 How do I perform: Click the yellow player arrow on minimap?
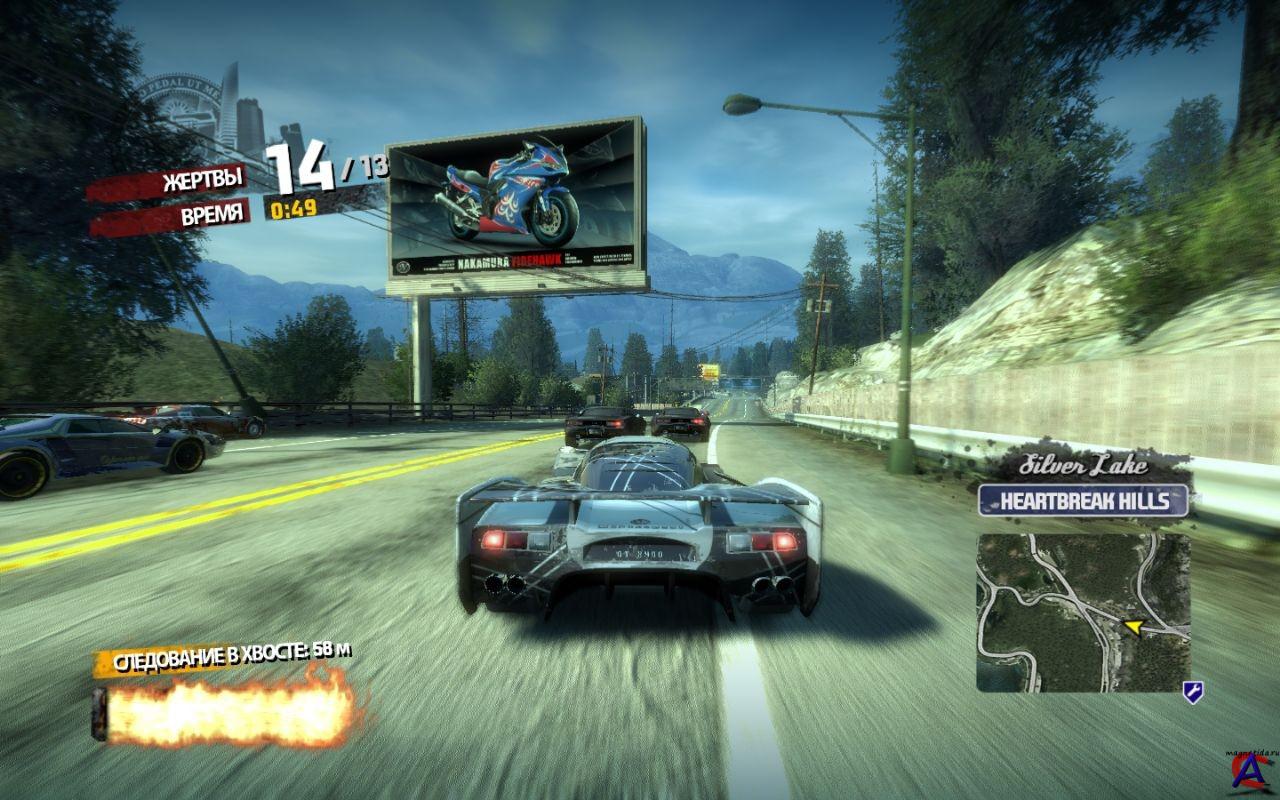[x=1133, y=627]
